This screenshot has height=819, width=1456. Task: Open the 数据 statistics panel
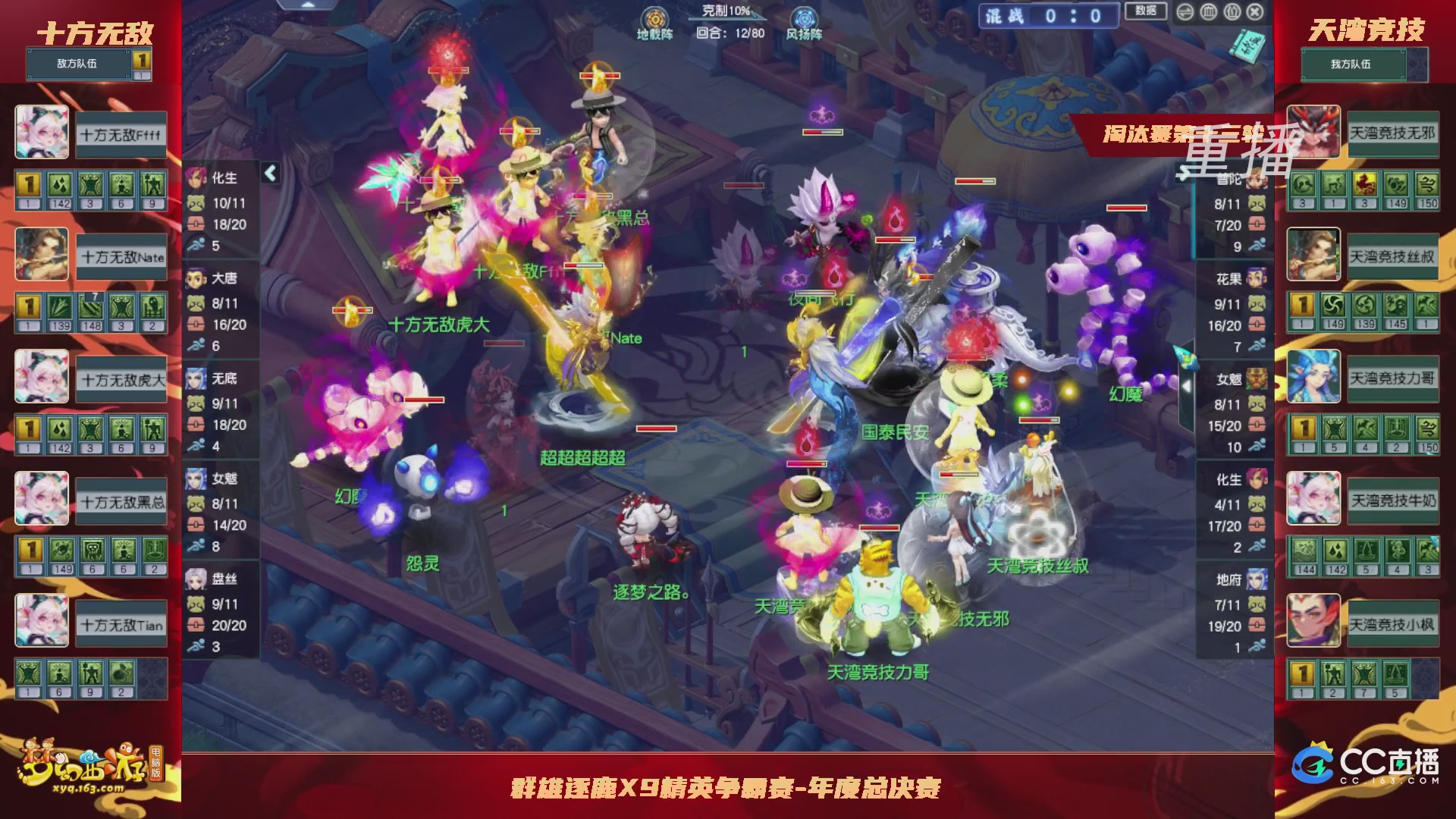[1147, 11]
